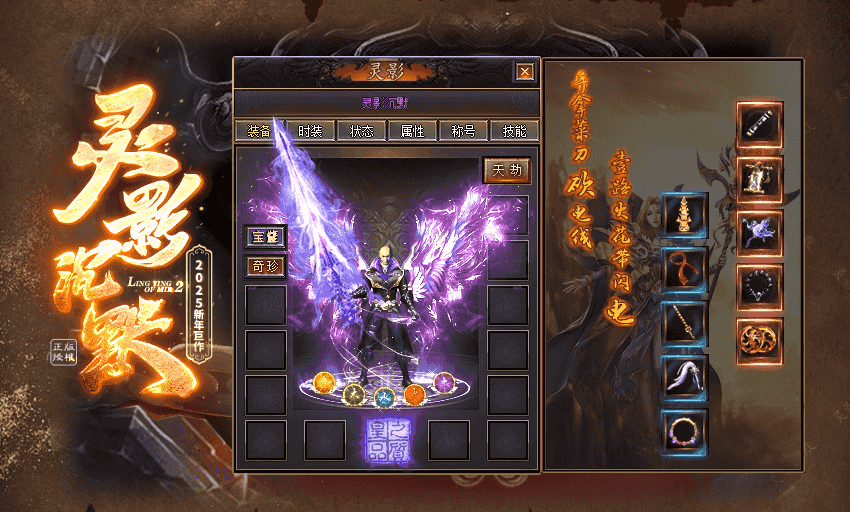Switch to the 技能 skills tab
Viewport: 850px width, 512px height.
tap(514, 131)
